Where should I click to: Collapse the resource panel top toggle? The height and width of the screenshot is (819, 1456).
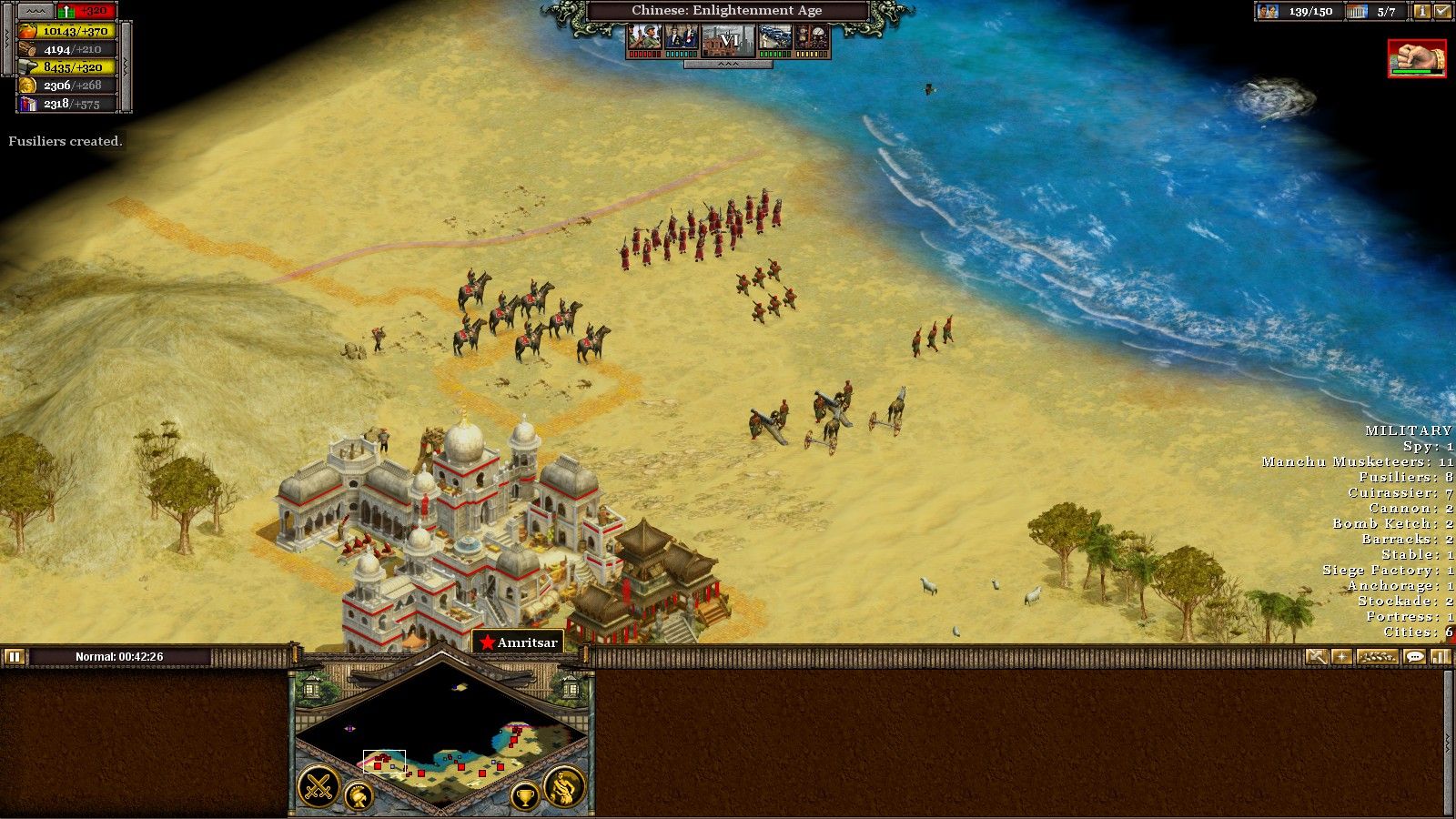point(36,11)
